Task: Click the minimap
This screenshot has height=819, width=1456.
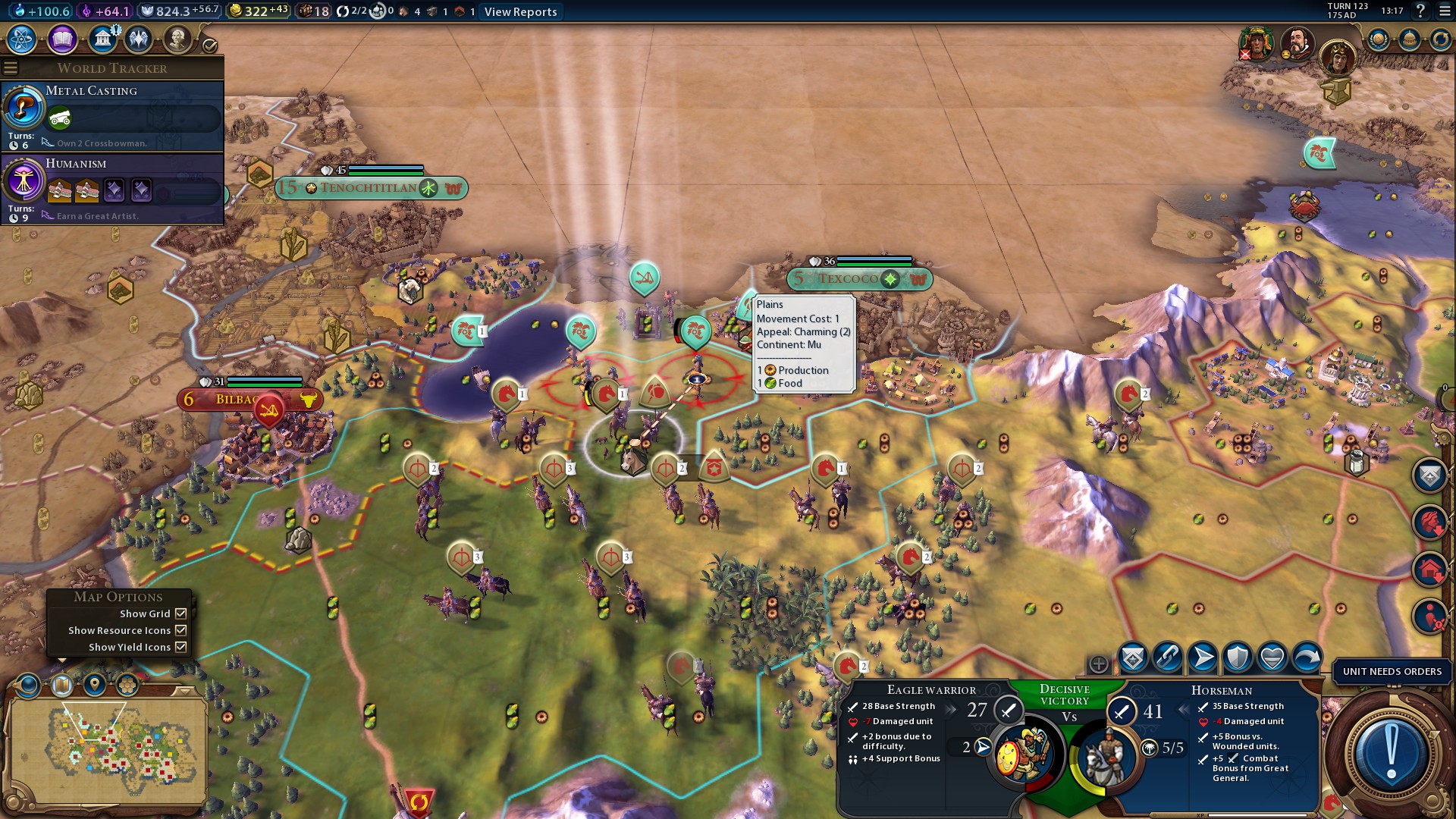Action: (106, 747)
